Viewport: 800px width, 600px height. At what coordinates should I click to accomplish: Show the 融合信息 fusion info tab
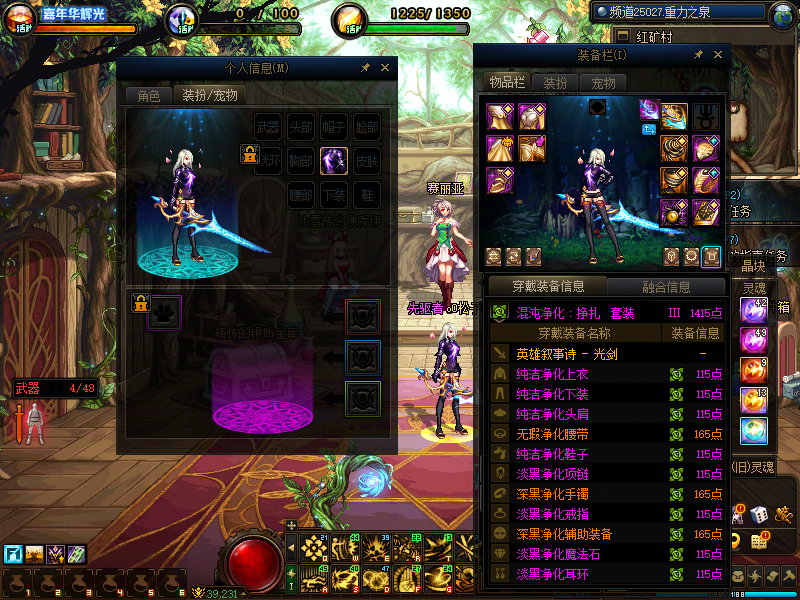tap(665, 287)
